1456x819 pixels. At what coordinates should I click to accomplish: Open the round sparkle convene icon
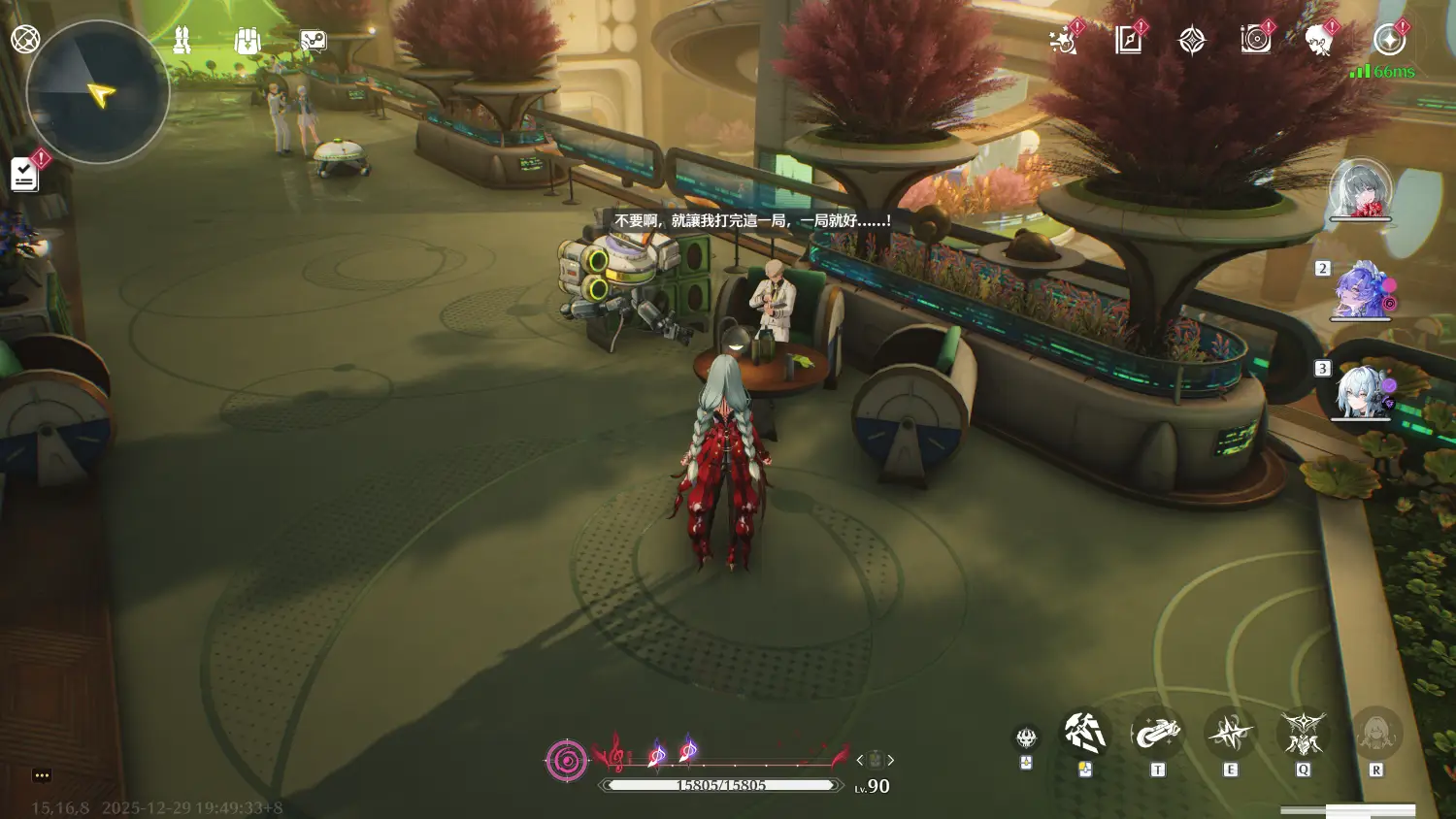1389,40
